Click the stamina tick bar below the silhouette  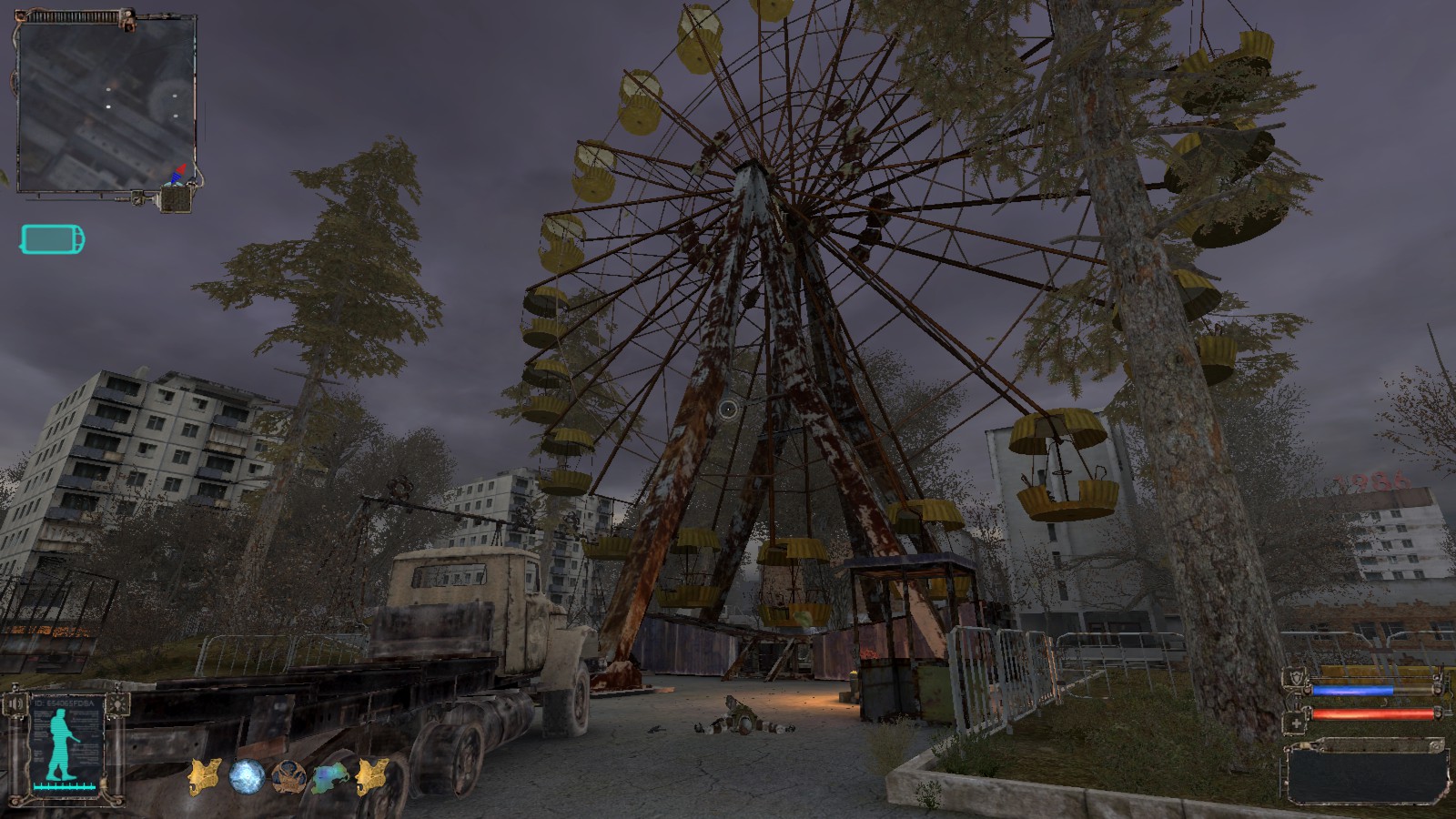[64, 786]
